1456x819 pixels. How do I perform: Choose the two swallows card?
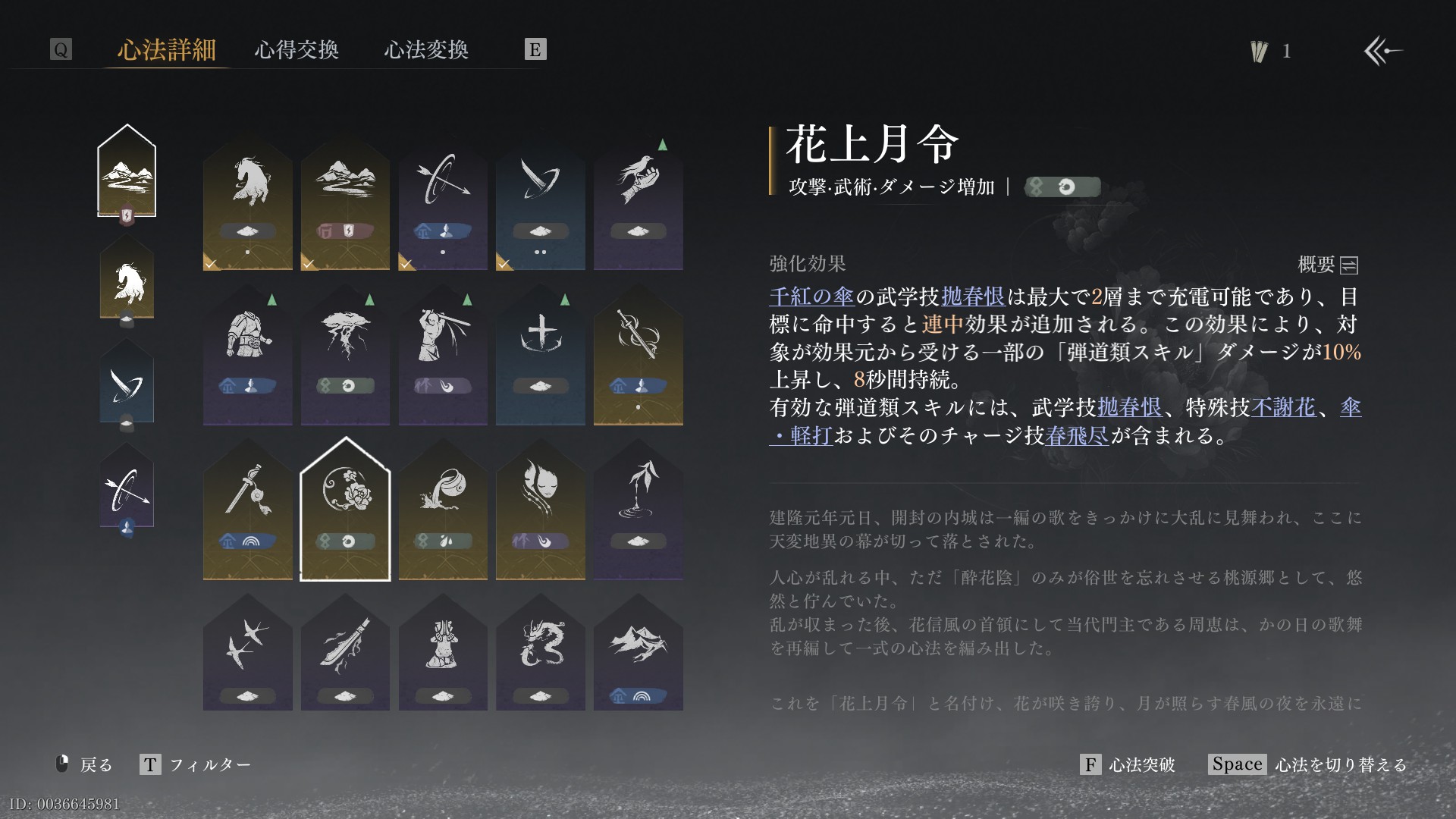click(247, 654)
